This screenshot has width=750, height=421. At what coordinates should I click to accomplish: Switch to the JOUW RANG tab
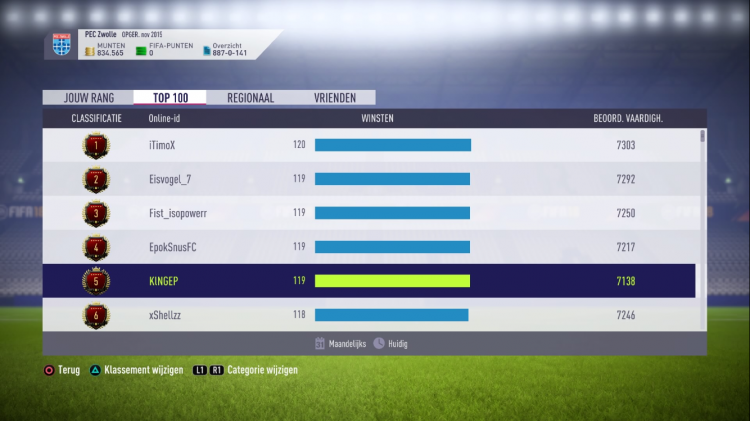point(88,98)
